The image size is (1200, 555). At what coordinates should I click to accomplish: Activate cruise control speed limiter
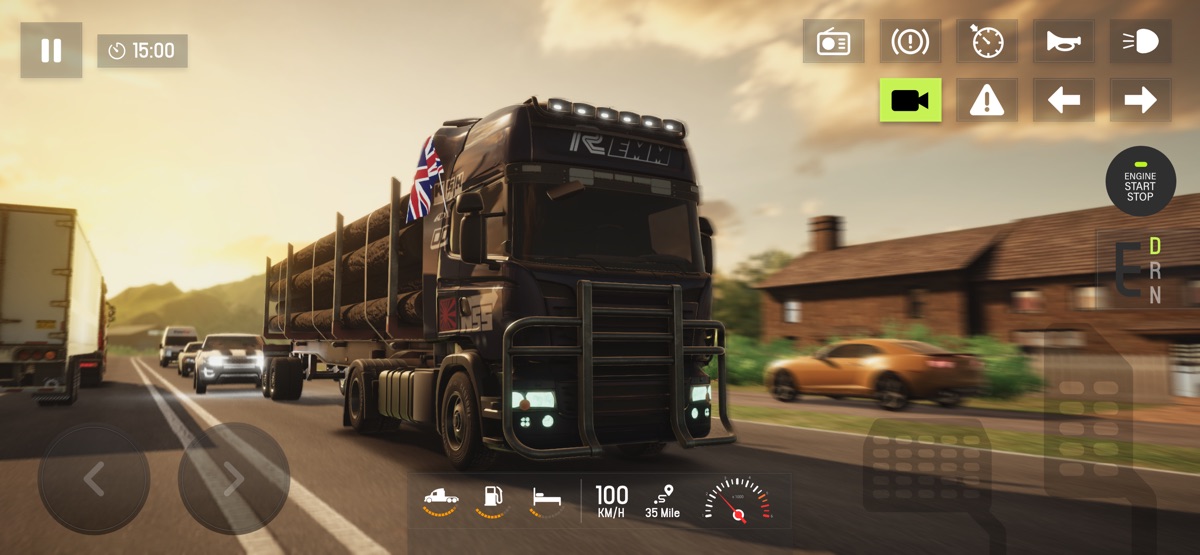click(x=987, y=42)
